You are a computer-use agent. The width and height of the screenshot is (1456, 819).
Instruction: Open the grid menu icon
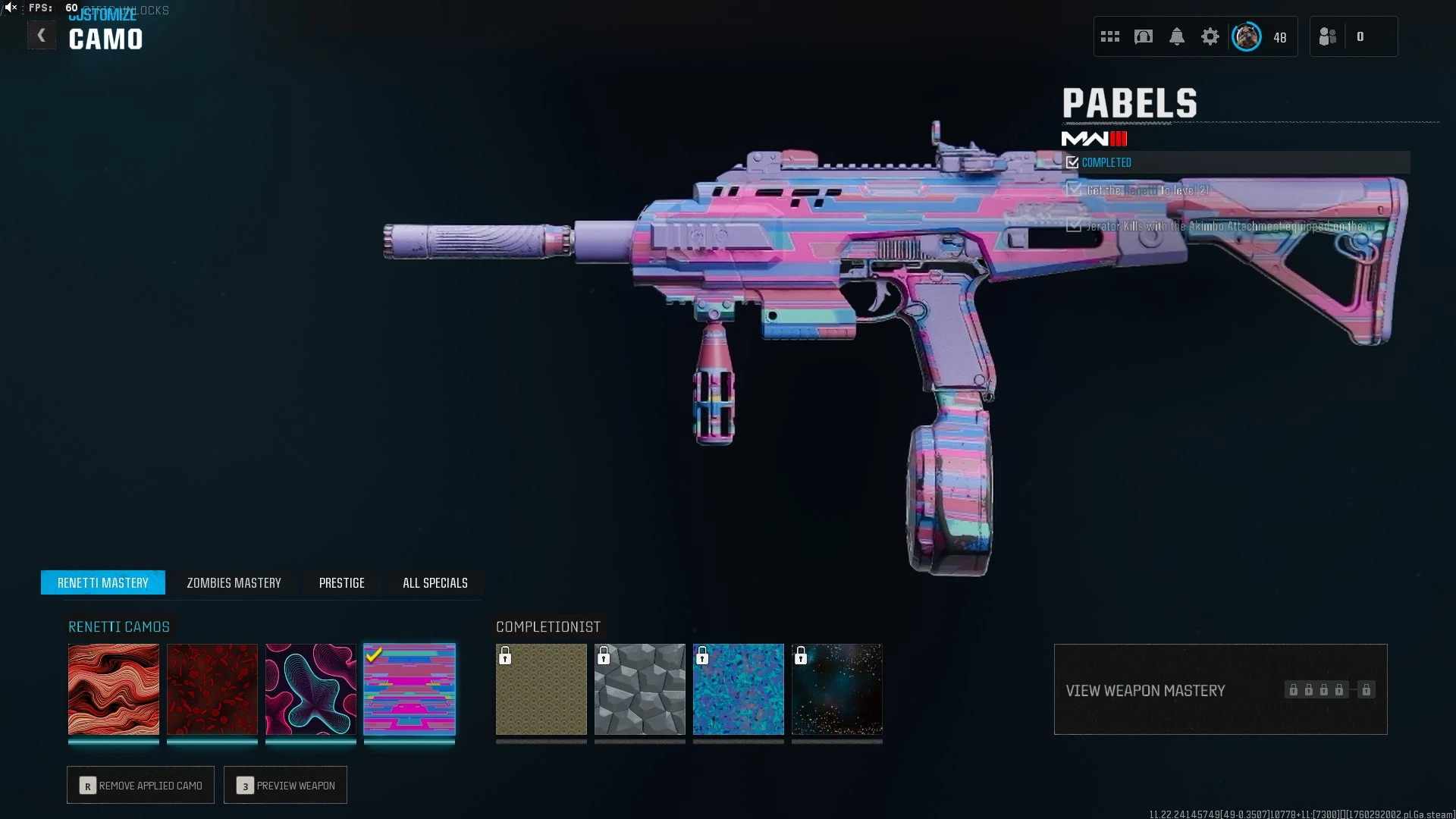(x=1110, y=36)
